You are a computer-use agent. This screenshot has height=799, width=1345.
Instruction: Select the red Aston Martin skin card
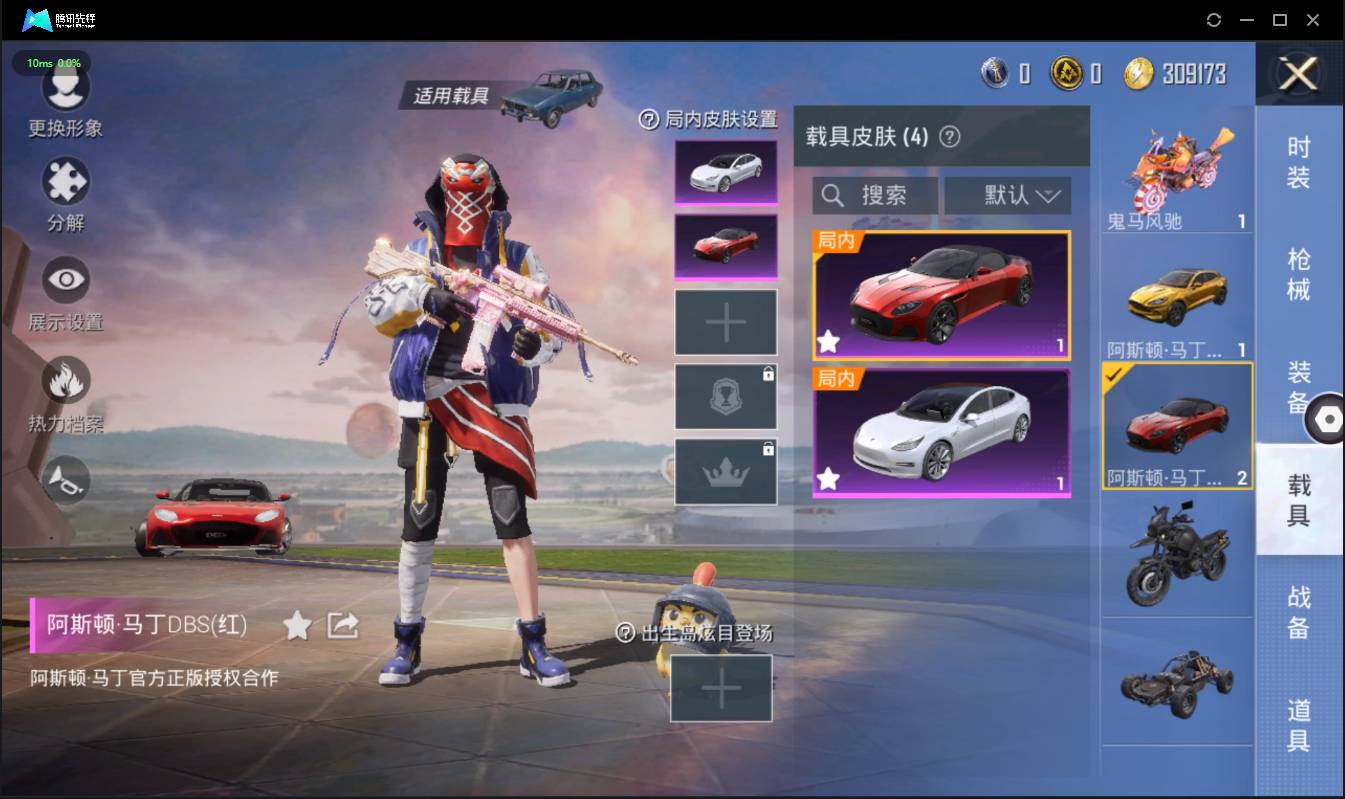tap(941, 296)
